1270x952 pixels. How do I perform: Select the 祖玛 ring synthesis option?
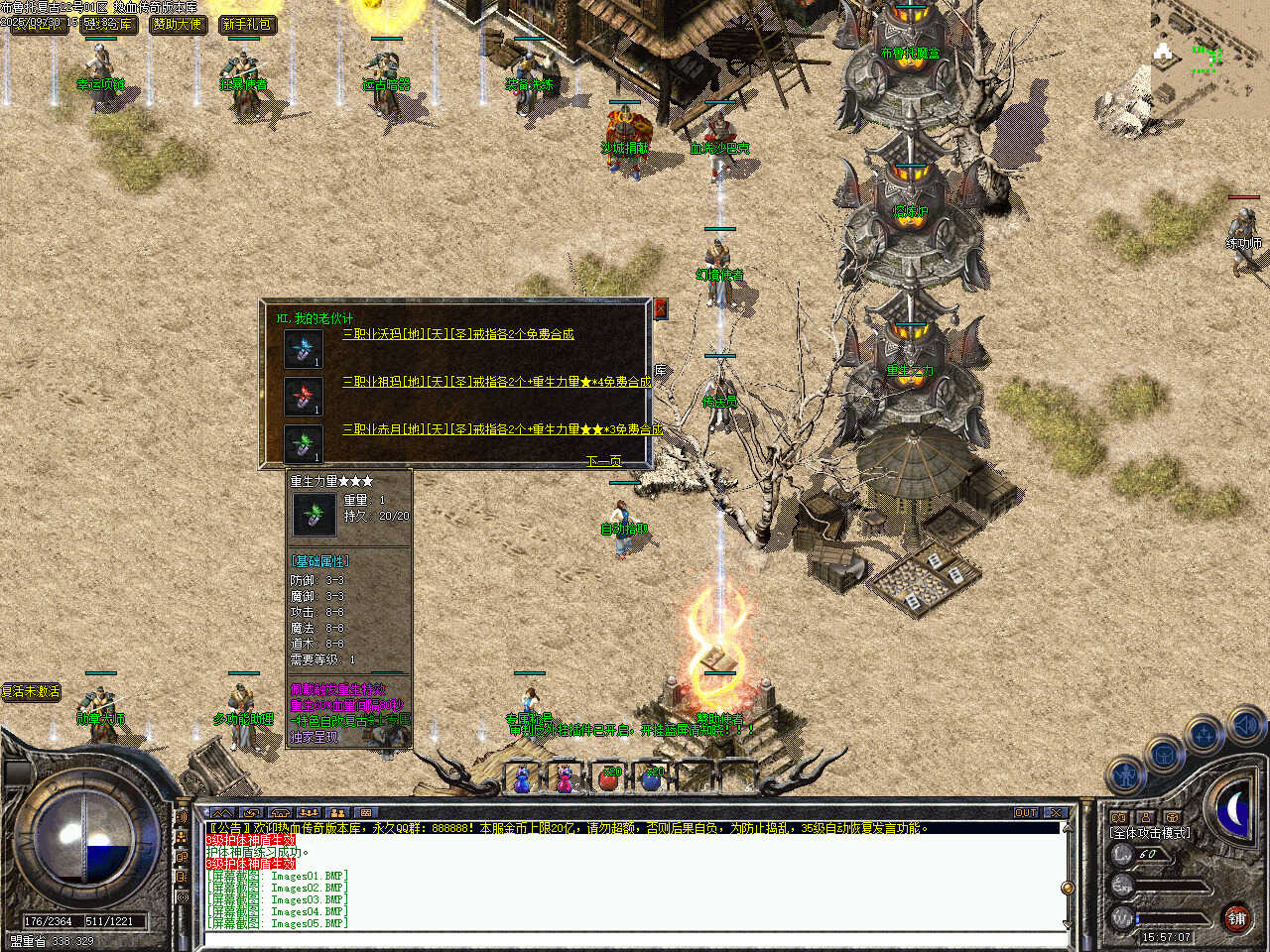click(x=496, y=382)
